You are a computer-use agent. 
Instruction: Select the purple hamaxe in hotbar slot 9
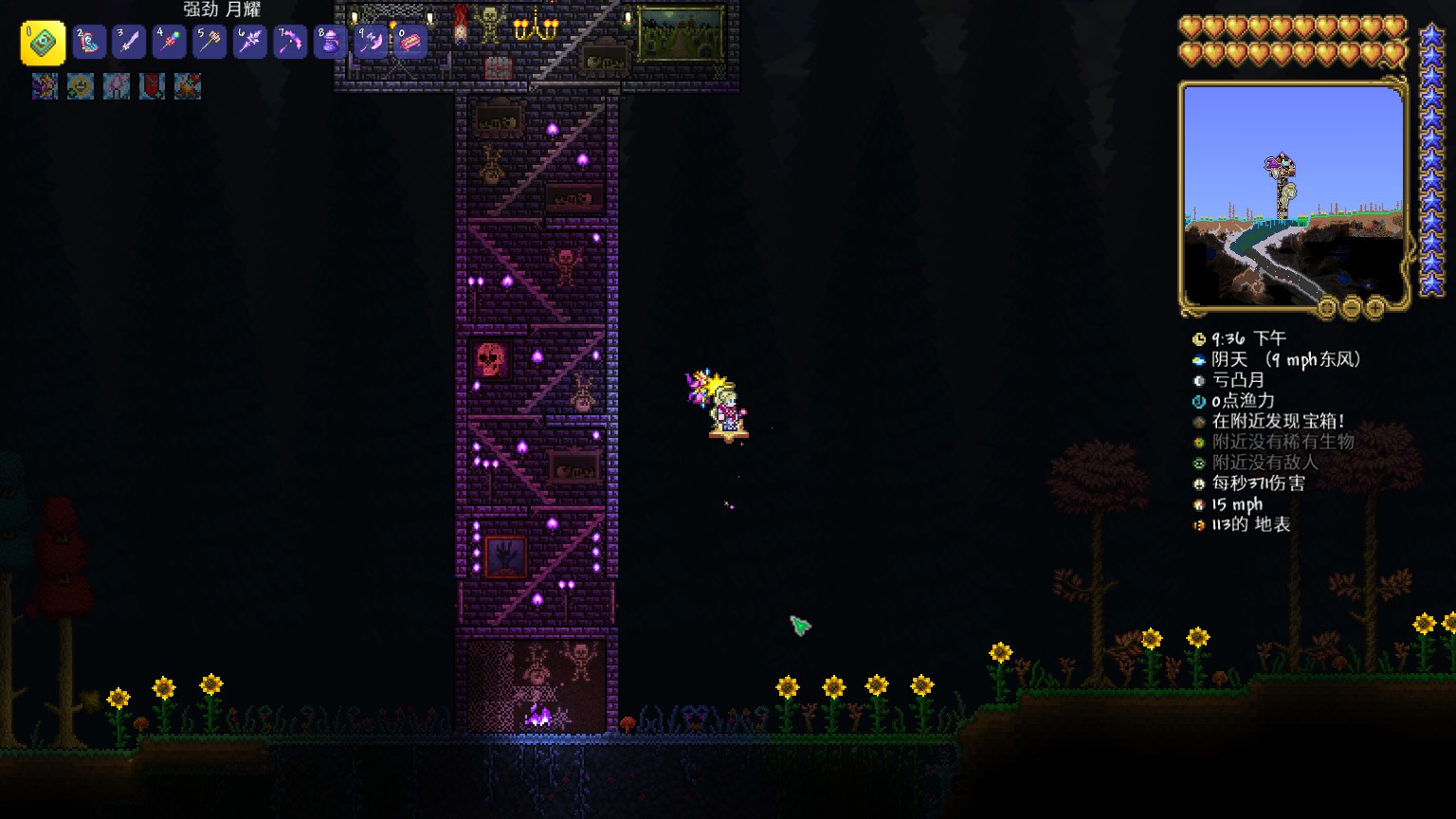click(x=371, y=42)
